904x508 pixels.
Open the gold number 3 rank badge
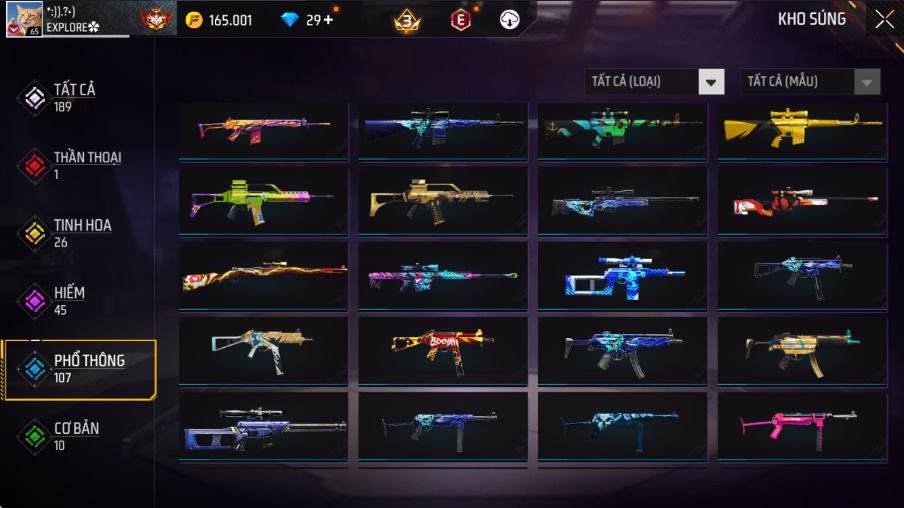click(406, 20)
